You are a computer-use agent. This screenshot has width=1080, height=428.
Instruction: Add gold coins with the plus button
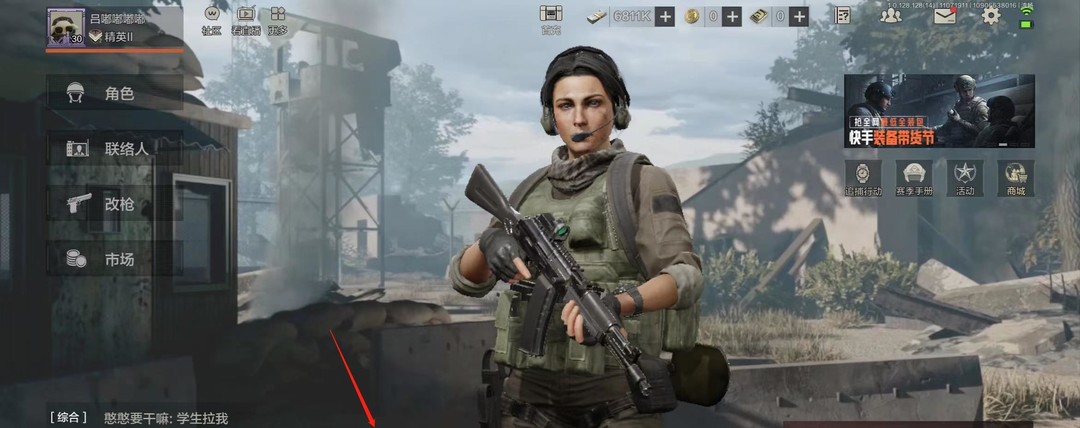(732, 16)
